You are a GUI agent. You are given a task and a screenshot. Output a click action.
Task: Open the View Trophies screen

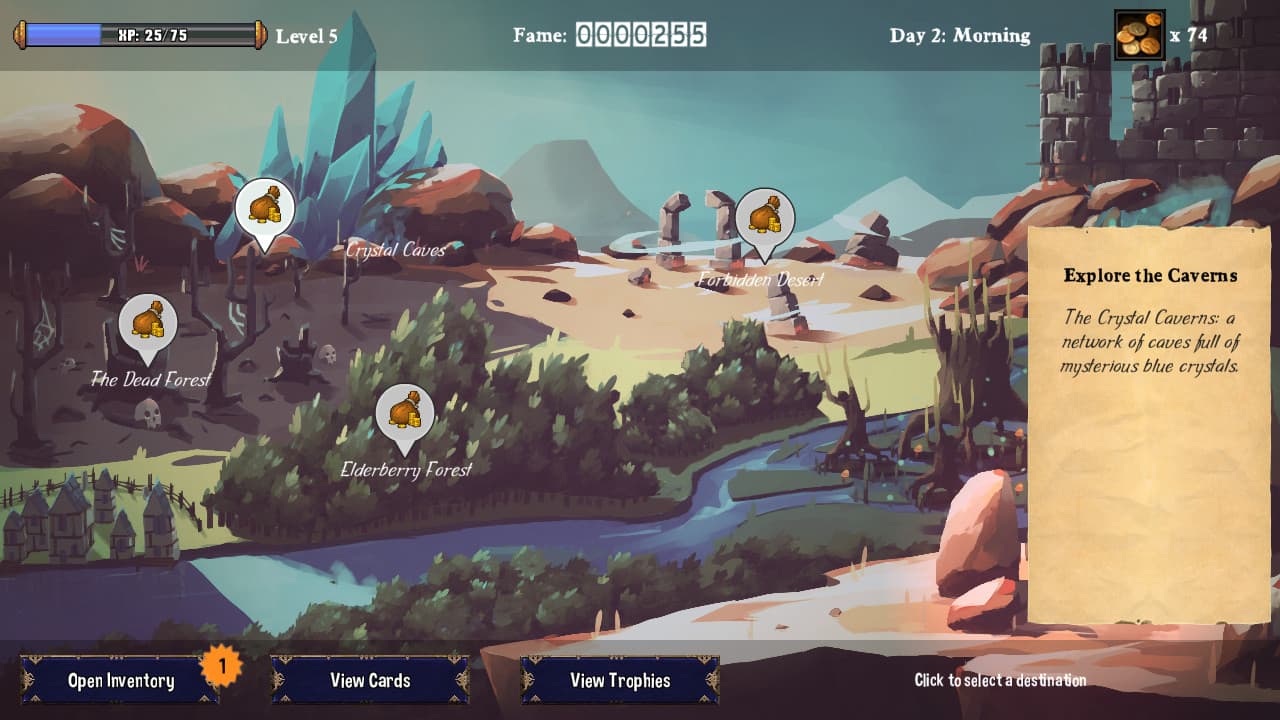click(x=620, y=680)
